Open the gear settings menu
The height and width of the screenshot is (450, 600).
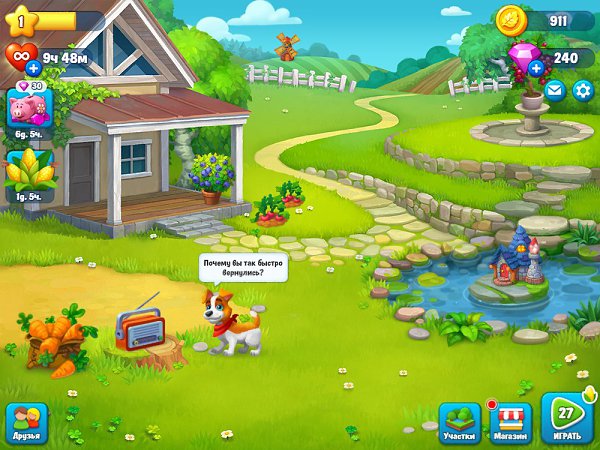pos(581,91)
